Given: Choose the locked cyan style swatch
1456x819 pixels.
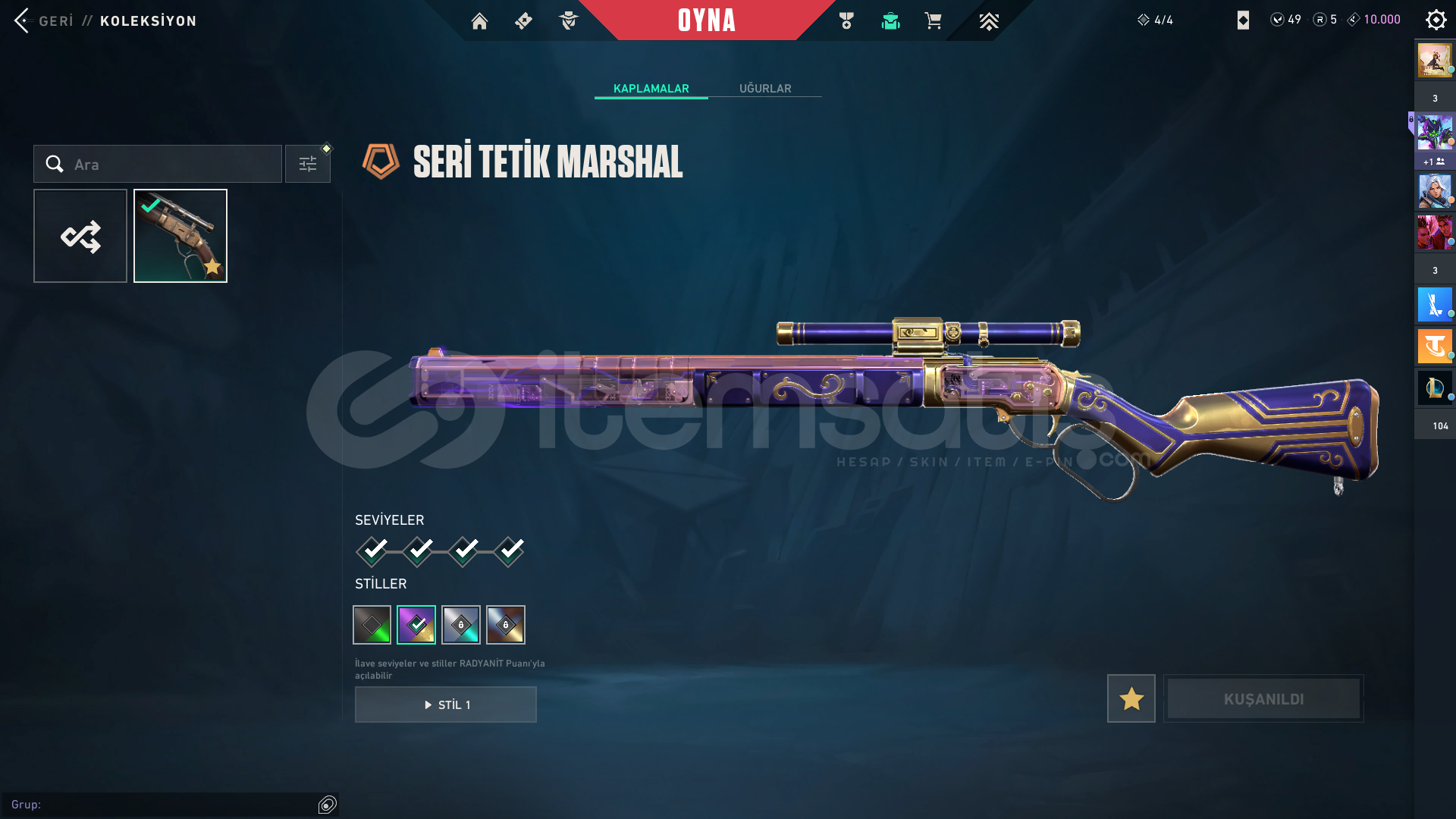Looking at the screenshot, I should 461,625.
